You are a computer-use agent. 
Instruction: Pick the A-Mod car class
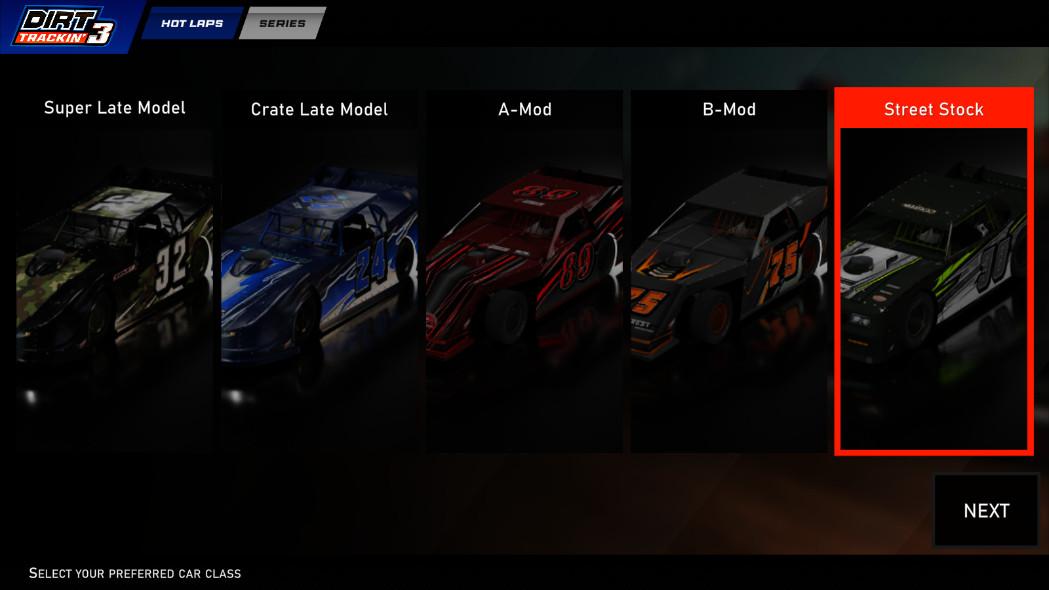pos(524,270)
